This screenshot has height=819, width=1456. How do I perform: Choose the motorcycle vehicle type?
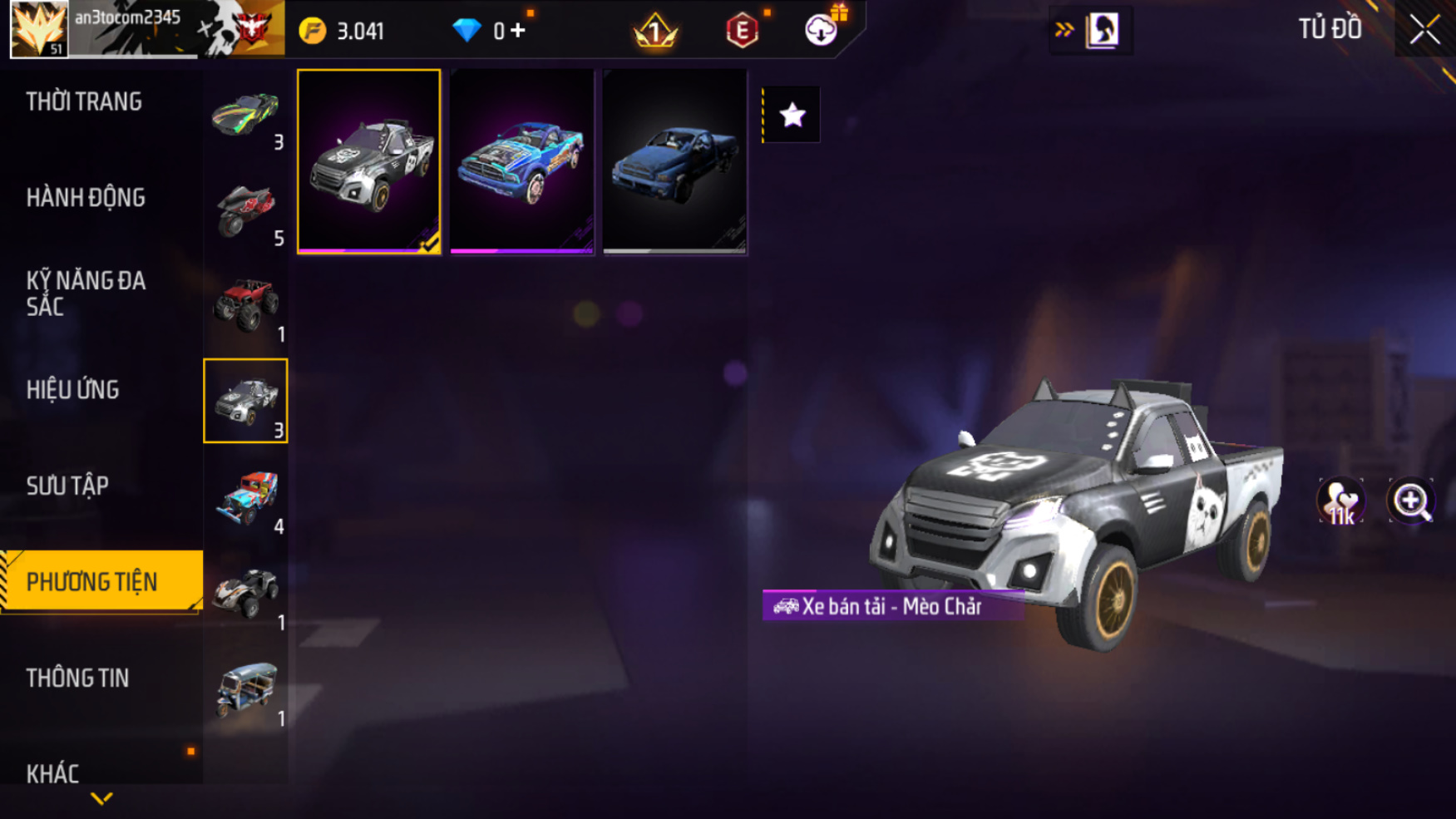245,210
